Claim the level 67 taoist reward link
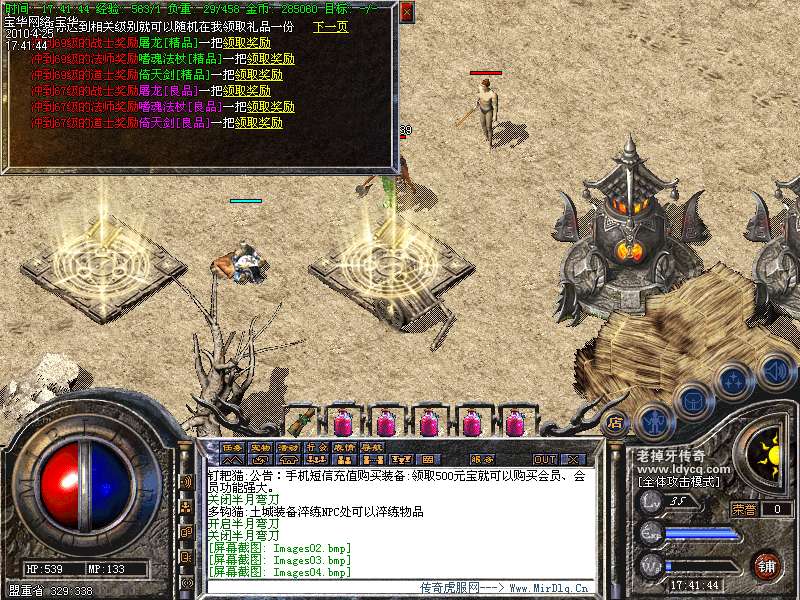 tap(259, 123)
